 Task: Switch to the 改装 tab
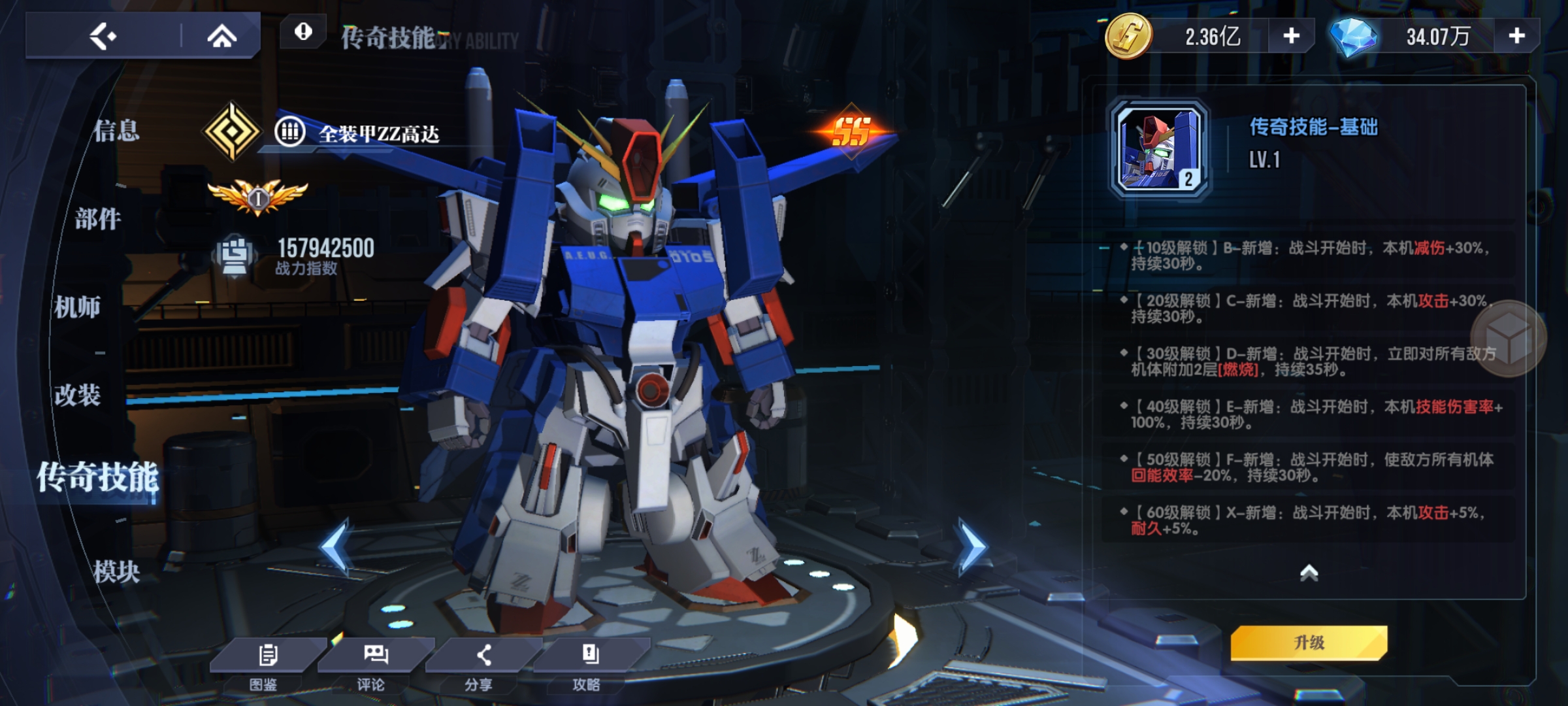tap(77, 395)
